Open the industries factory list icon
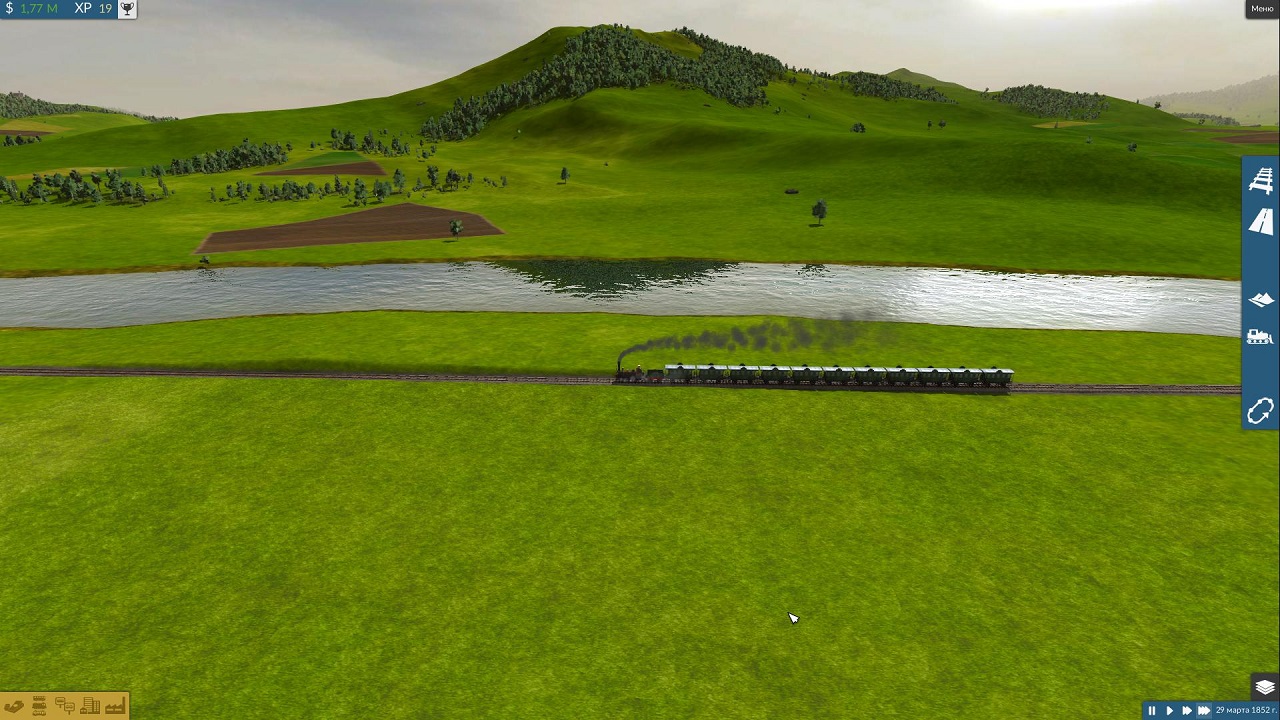Image resolution: width=1280 pixels, height=720 pixels. click(x=114, y=707)
